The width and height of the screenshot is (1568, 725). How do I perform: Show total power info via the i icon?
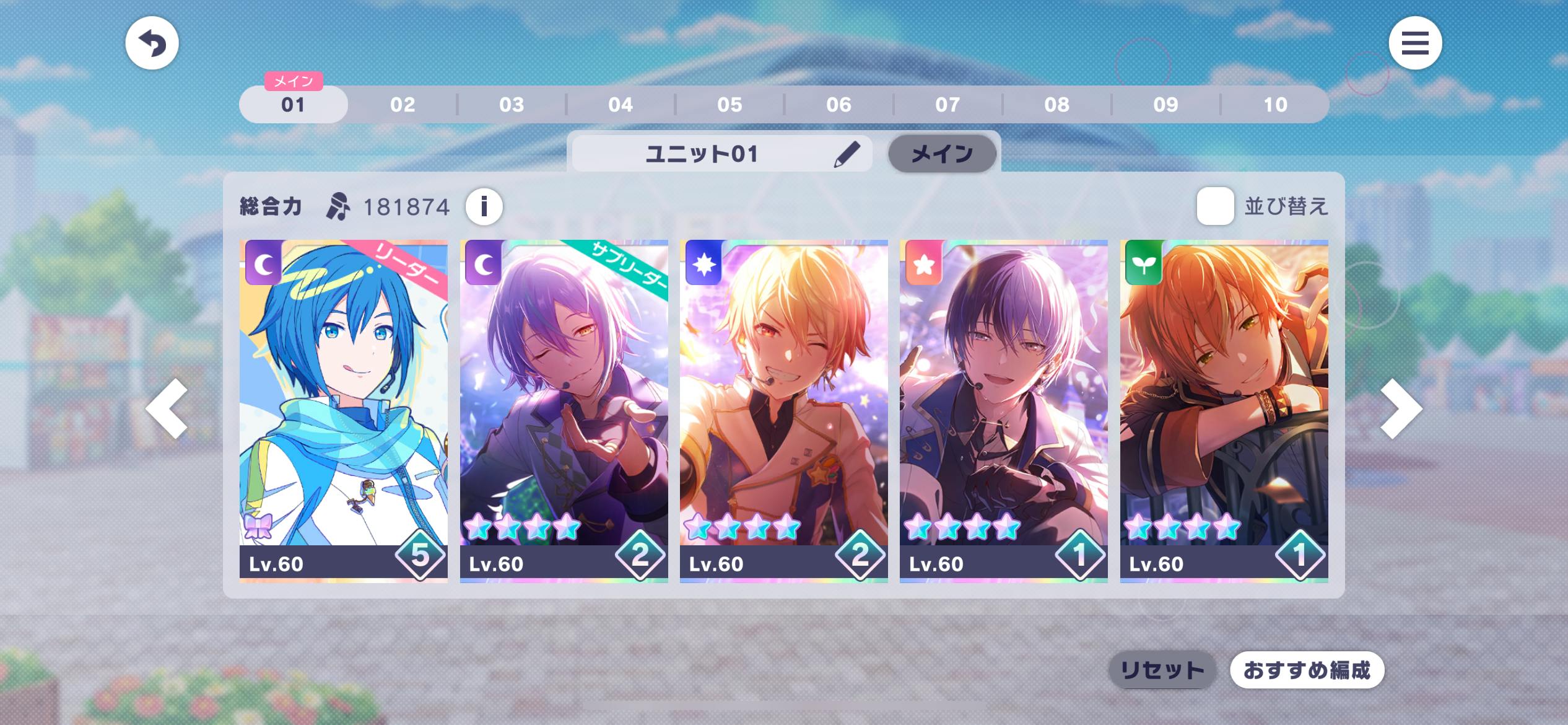[x=484, y=206]
